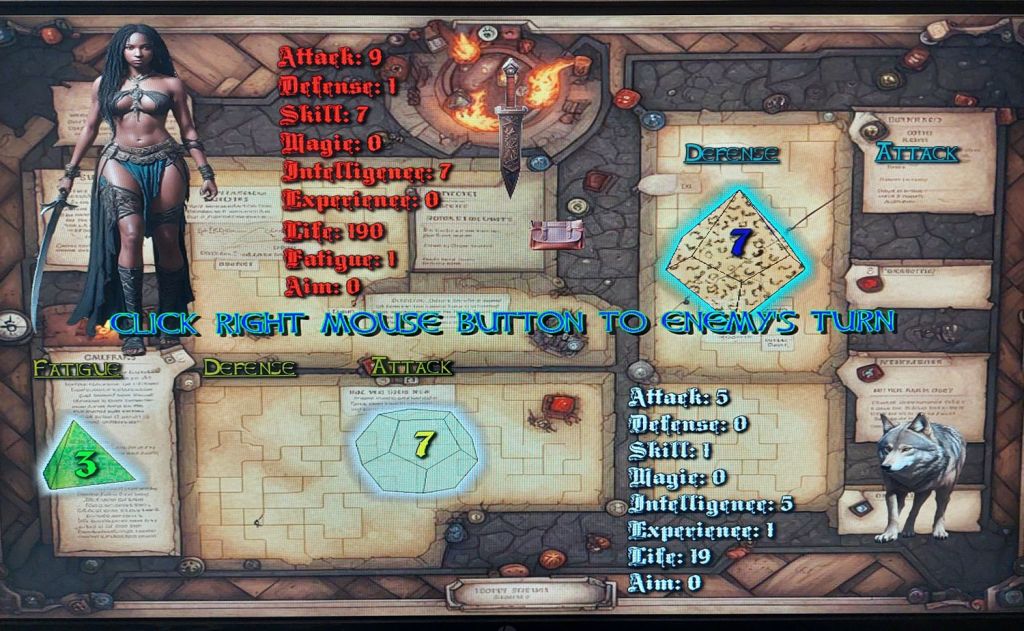Screen dimensions: 1024x631
Task: Choose the yellow-green Attack label
Action: (412, 367)
